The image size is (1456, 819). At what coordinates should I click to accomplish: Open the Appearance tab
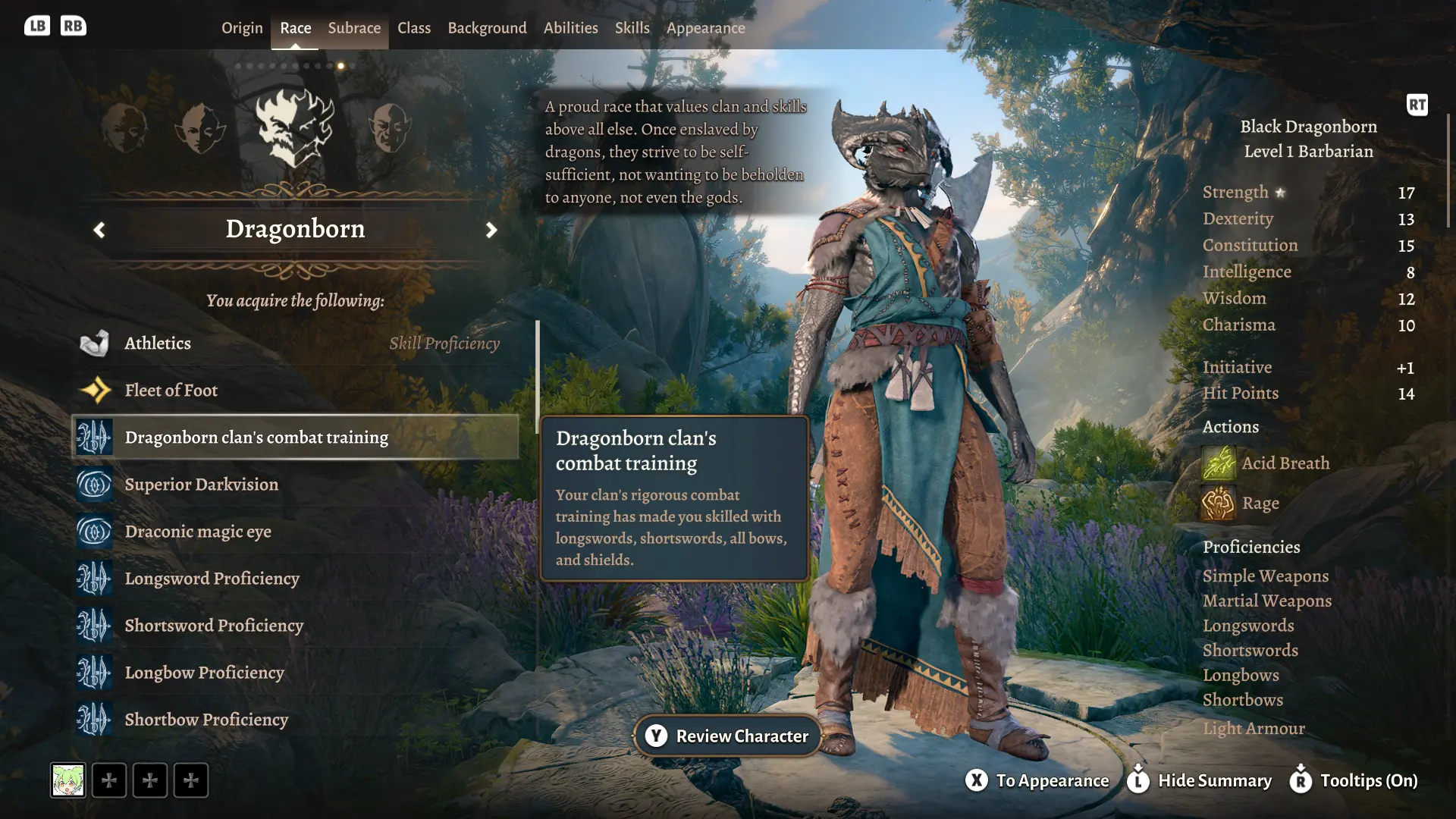tap(705, 28)
